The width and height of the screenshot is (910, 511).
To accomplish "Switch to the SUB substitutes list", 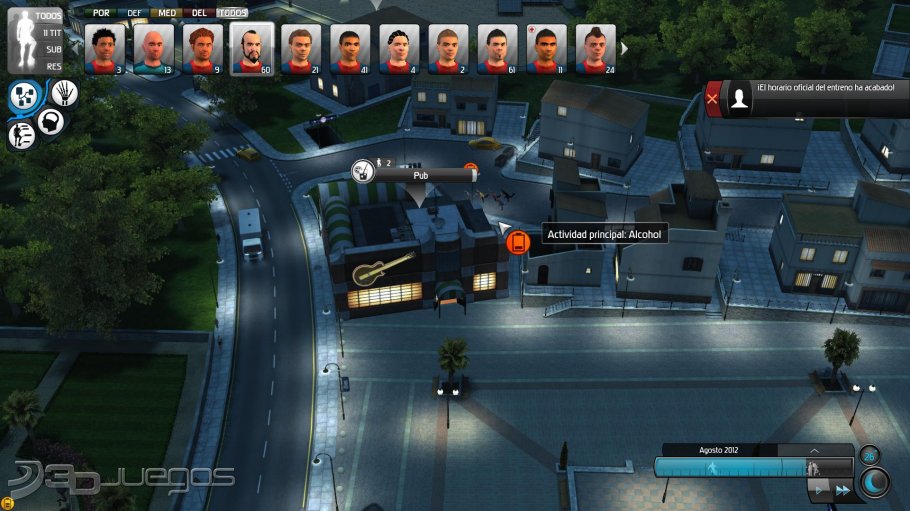I will (52, 49).
